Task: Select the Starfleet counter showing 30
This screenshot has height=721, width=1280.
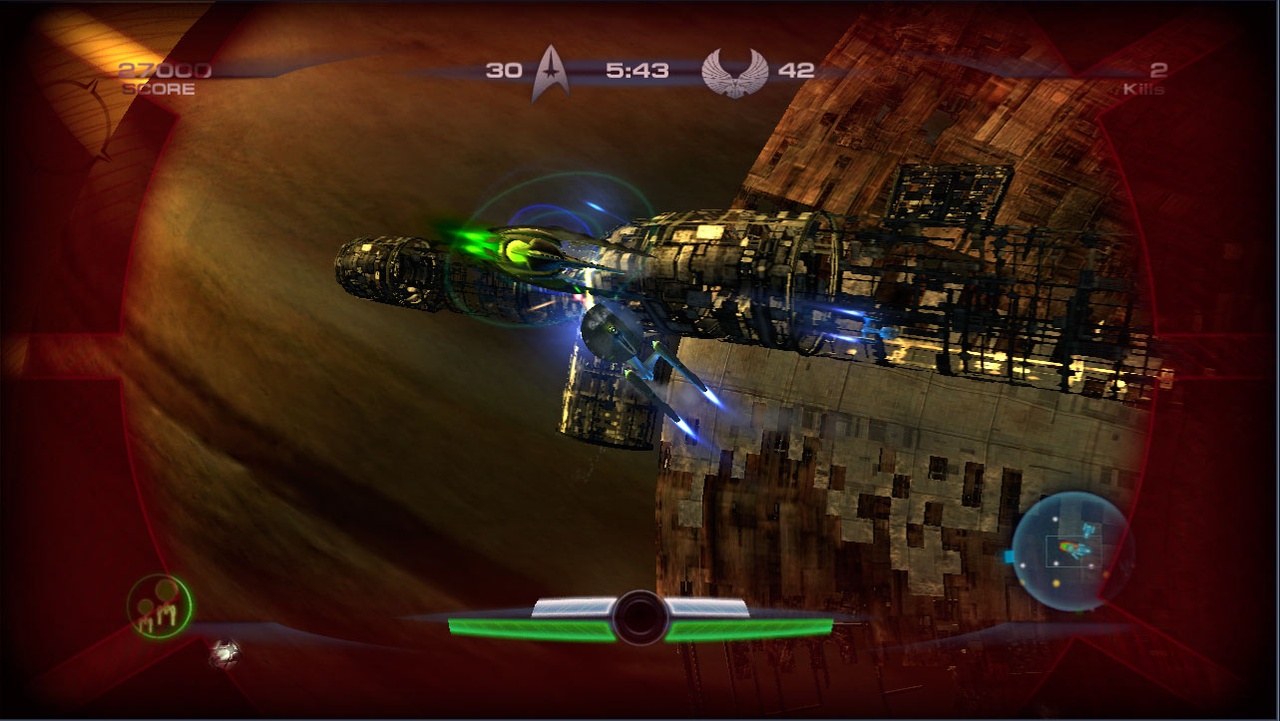Action: coord(504,69)
